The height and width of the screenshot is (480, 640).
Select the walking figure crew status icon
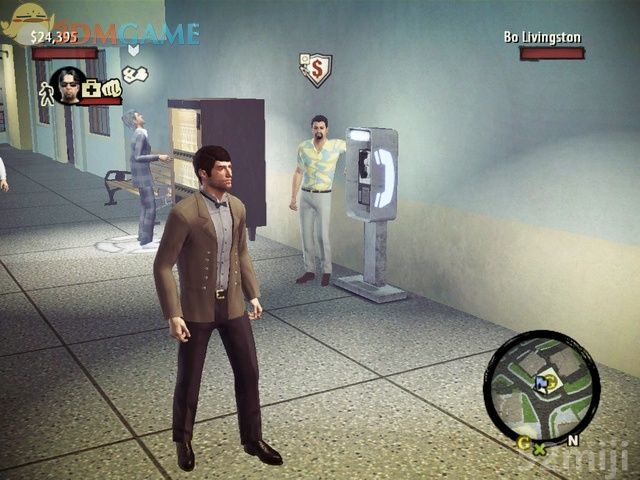(45, 94)
